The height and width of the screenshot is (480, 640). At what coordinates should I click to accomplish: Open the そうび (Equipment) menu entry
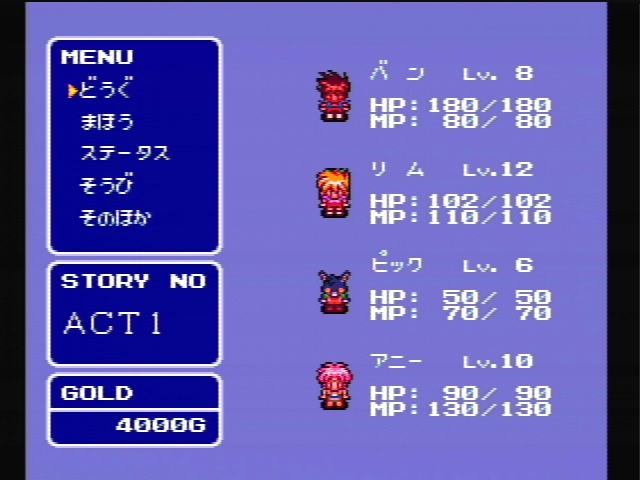(x=106, y=186)
